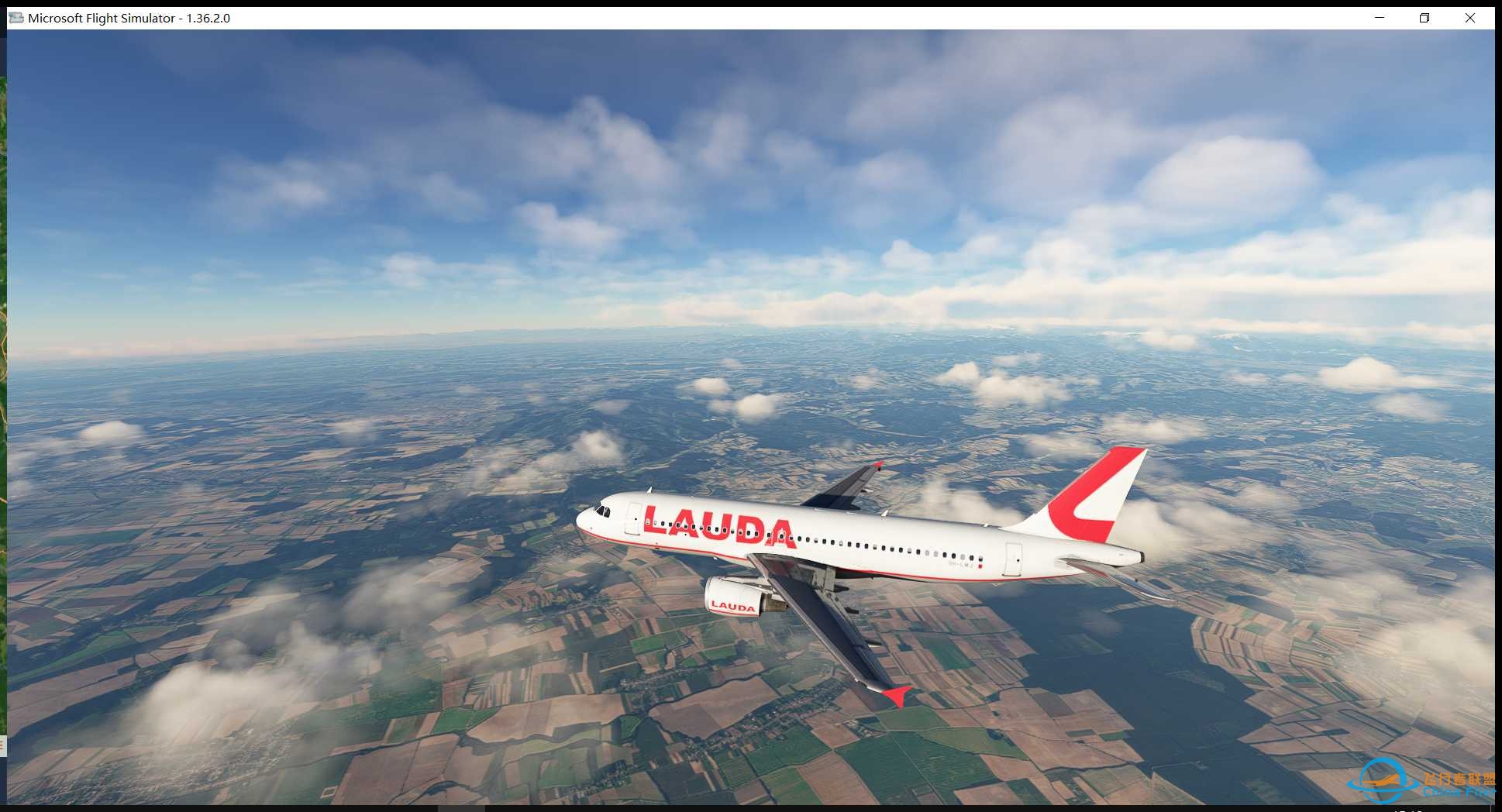Restore down the Microsoft Flight Simulator window
The image size is (1502, 812).
(1424, 17)
